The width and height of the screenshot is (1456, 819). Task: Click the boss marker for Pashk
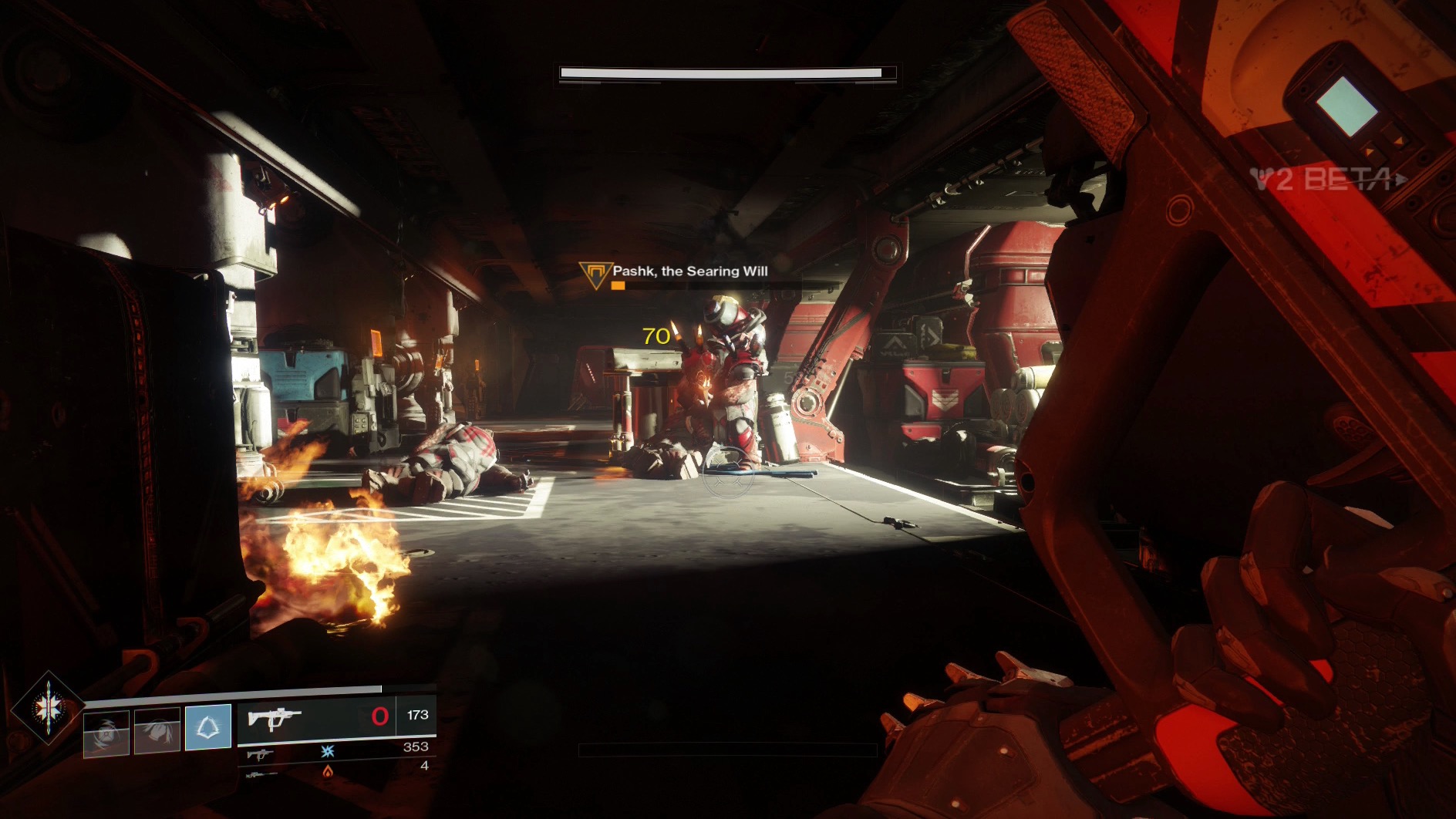pyautogui.click(x=595, y=275)
